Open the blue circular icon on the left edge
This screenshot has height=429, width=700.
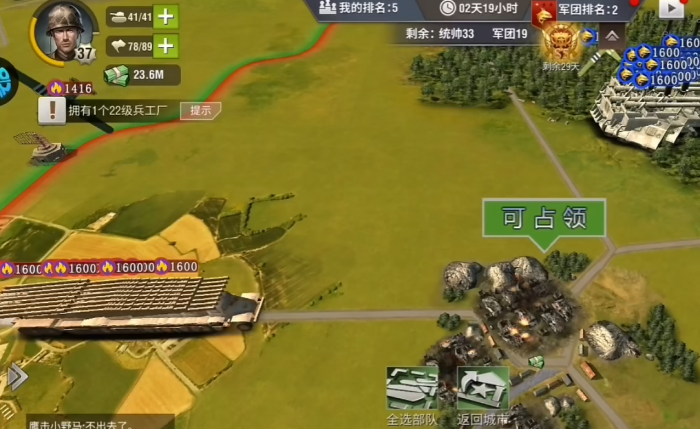point(7,81)
